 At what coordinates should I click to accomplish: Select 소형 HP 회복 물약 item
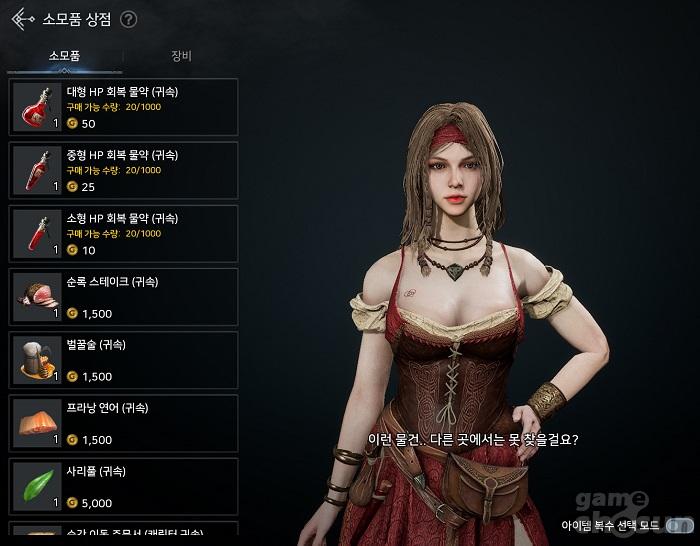click(124, 233)
